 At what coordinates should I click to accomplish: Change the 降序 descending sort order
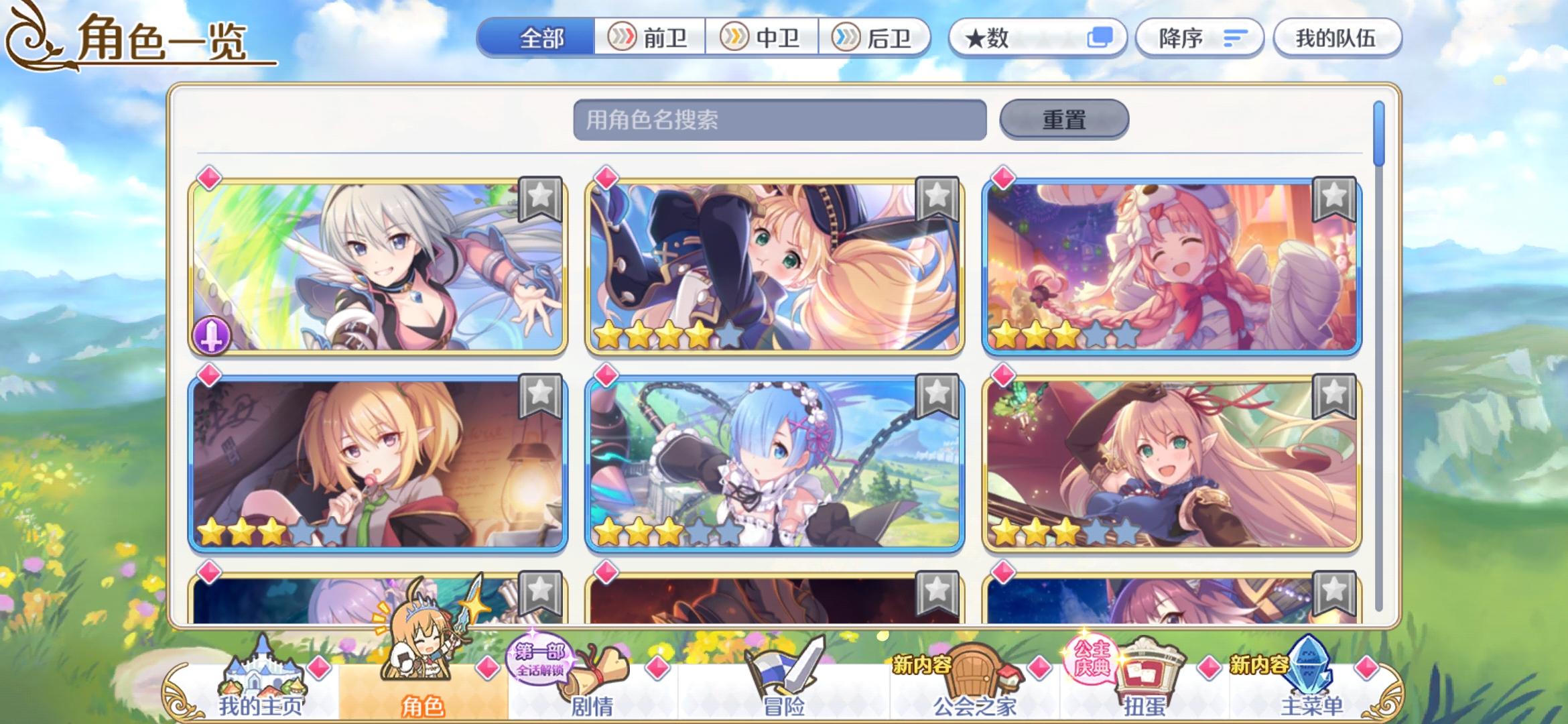(x=1201, y=38)
